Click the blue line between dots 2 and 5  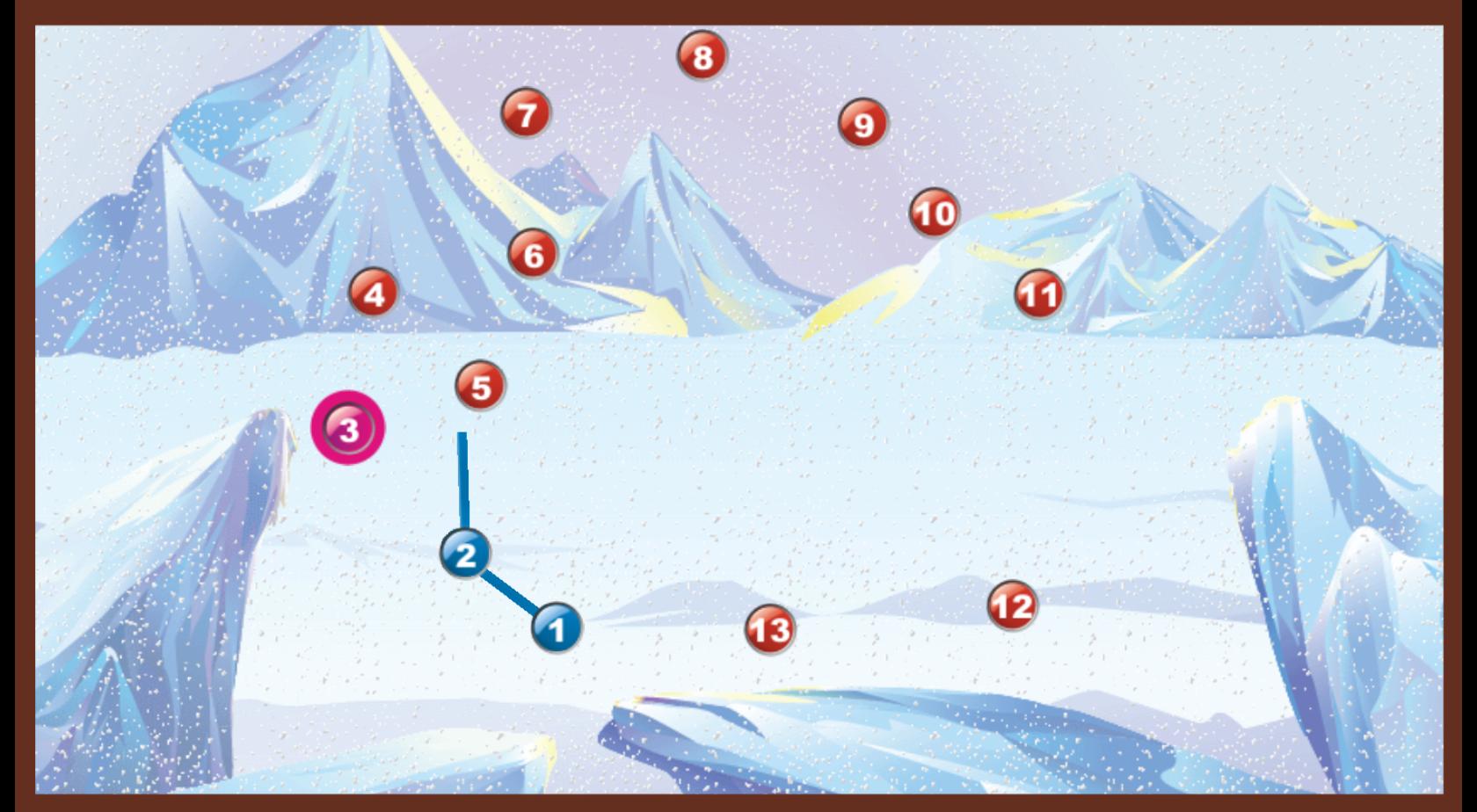coord(463,479)
